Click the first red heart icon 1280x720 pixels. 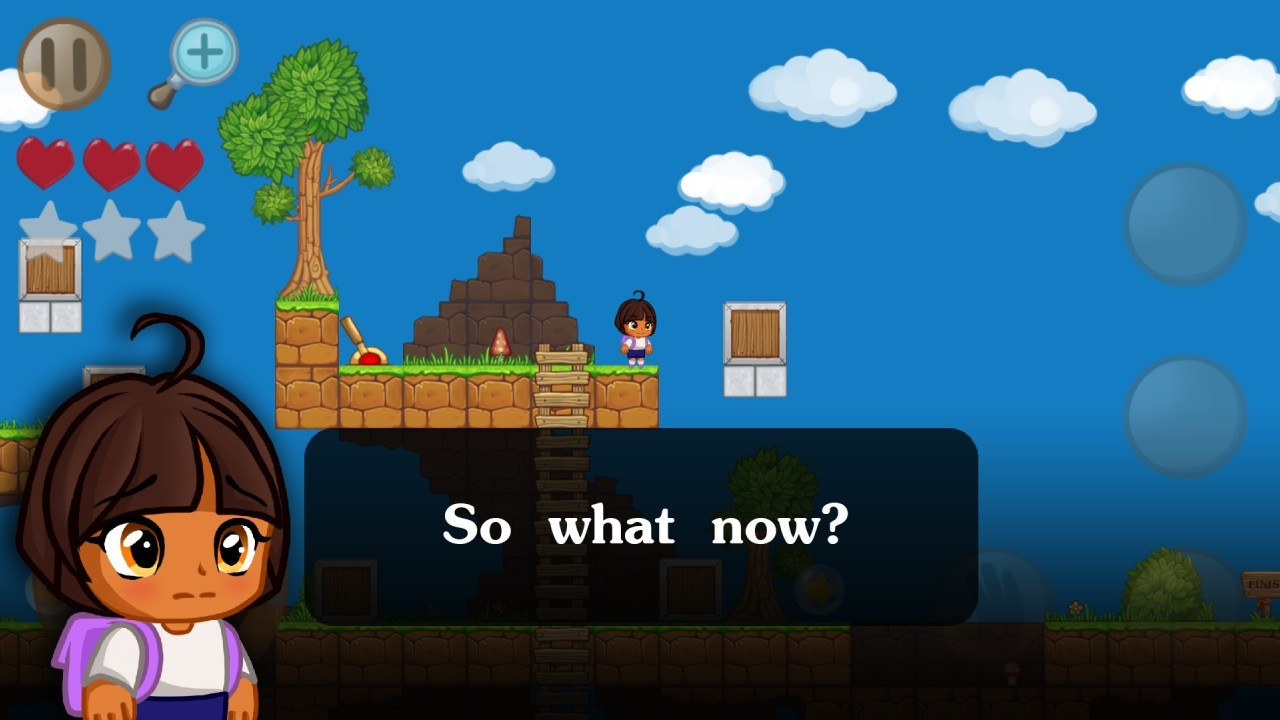pyautogui.click(x=45, y=162)
